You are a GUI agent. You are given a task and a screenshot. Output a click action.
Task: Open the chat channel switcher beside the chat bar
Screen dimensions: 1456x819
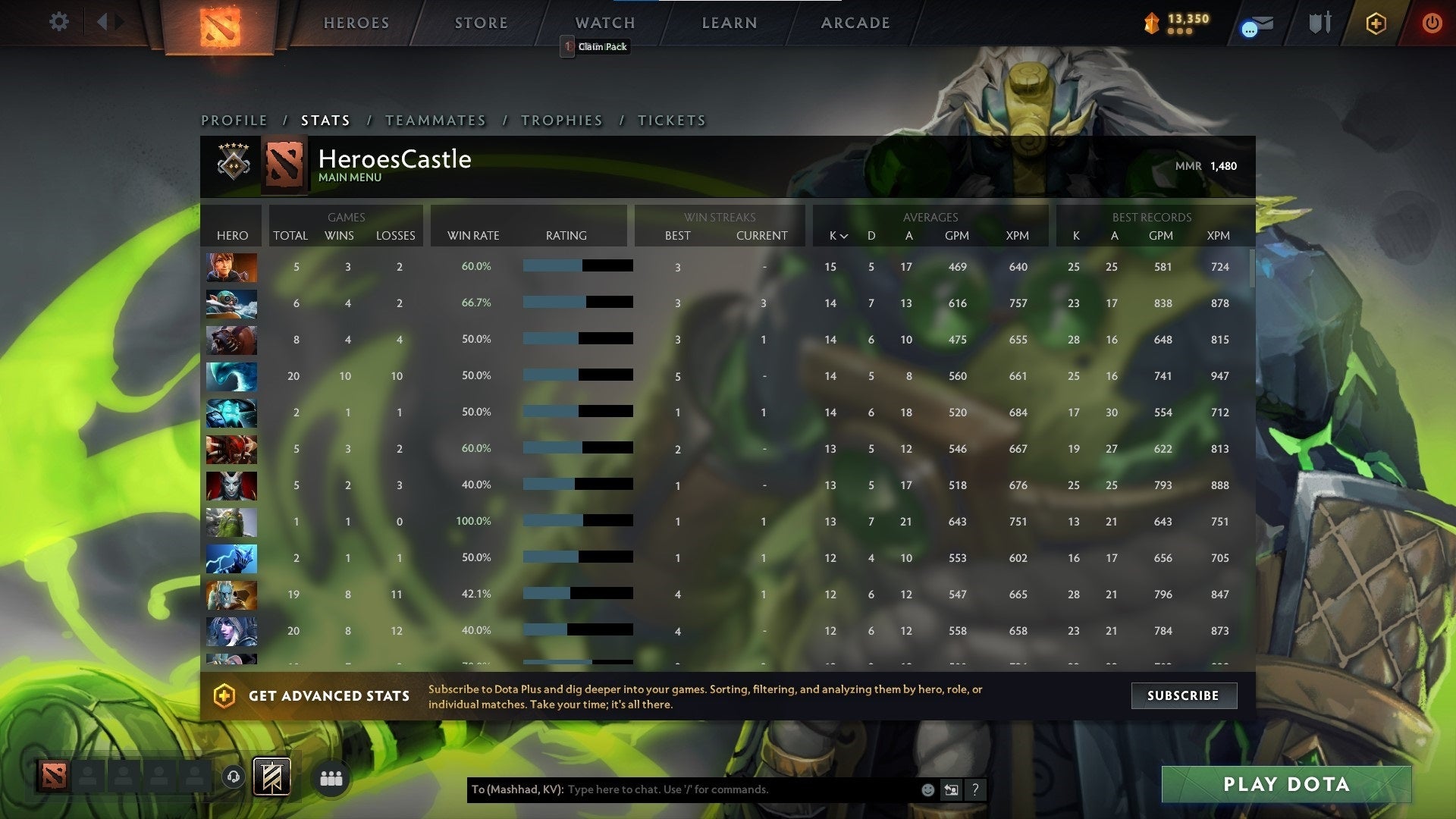[951, 789]
